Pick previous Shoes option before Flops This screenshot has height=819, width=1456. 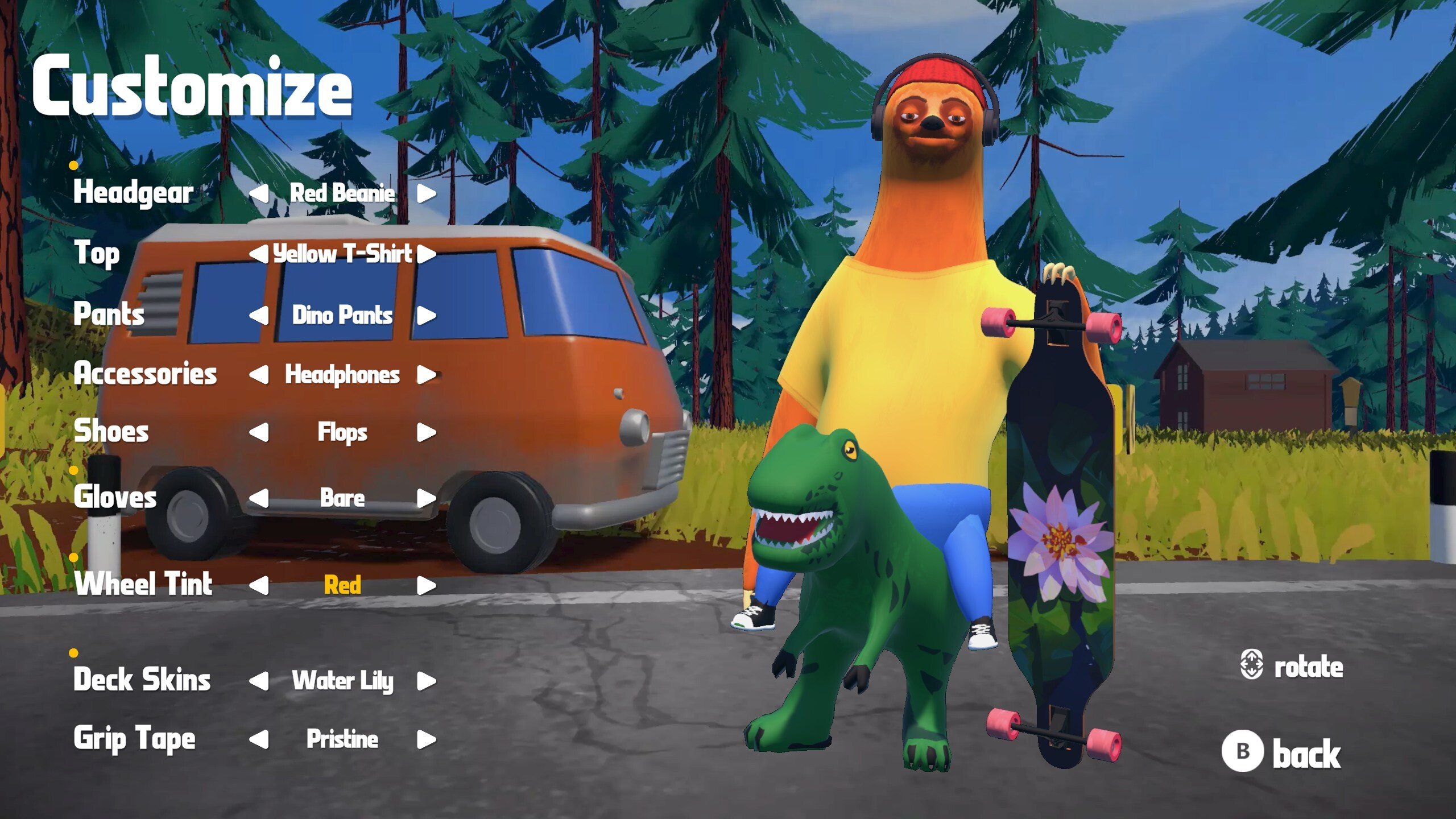point(259,432)
